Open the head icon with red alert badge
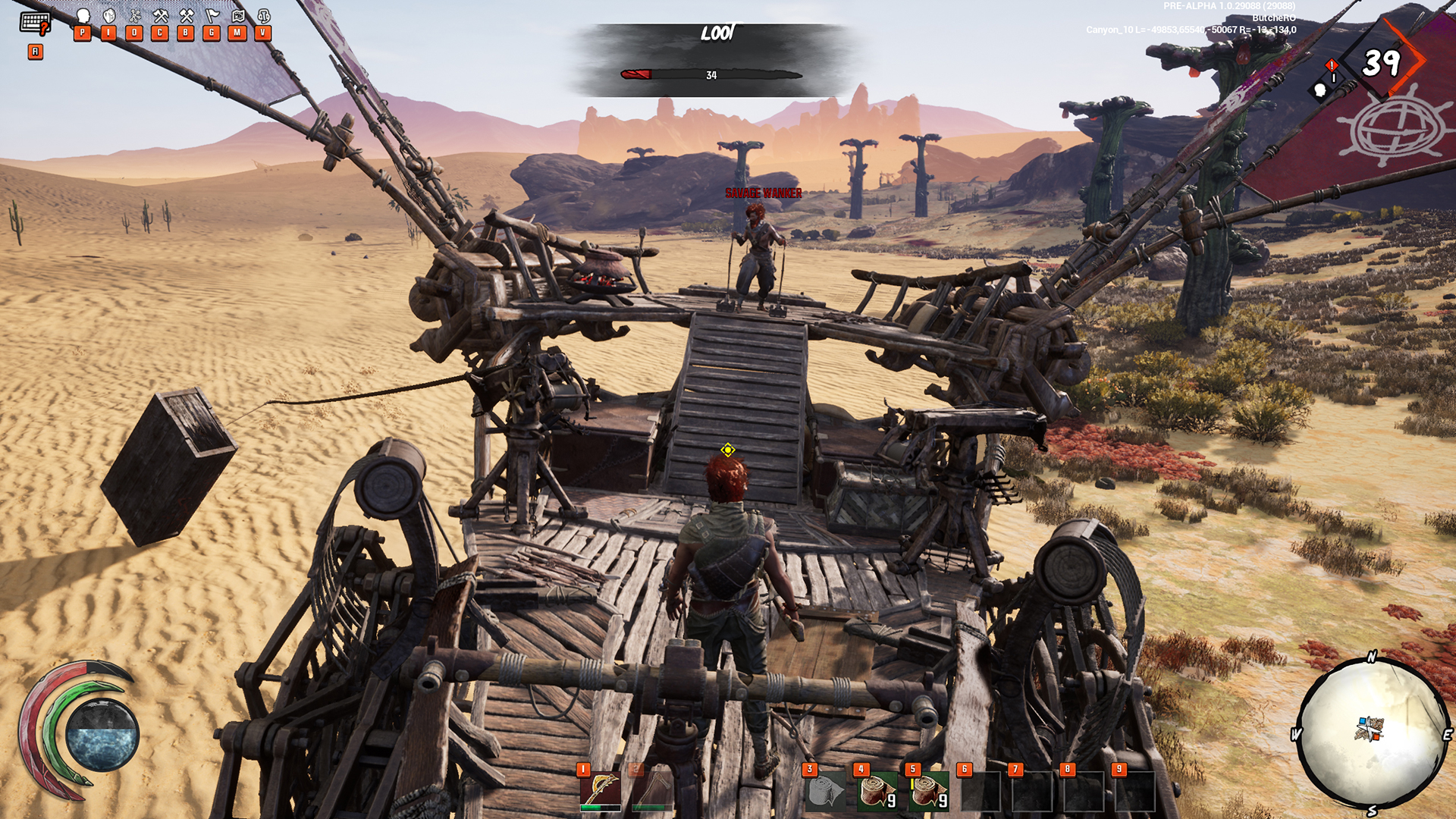This screenshot has height=819, width=1456. point(1320,91)
